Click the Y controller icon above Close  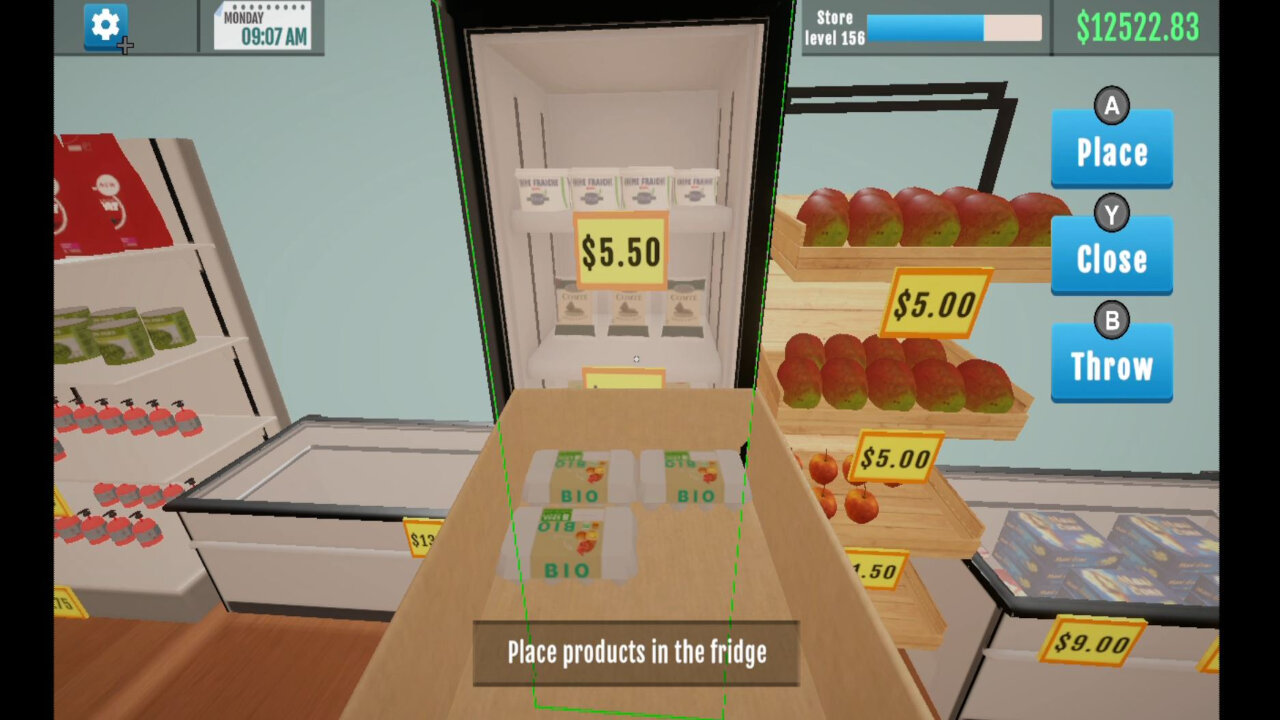1111,213
